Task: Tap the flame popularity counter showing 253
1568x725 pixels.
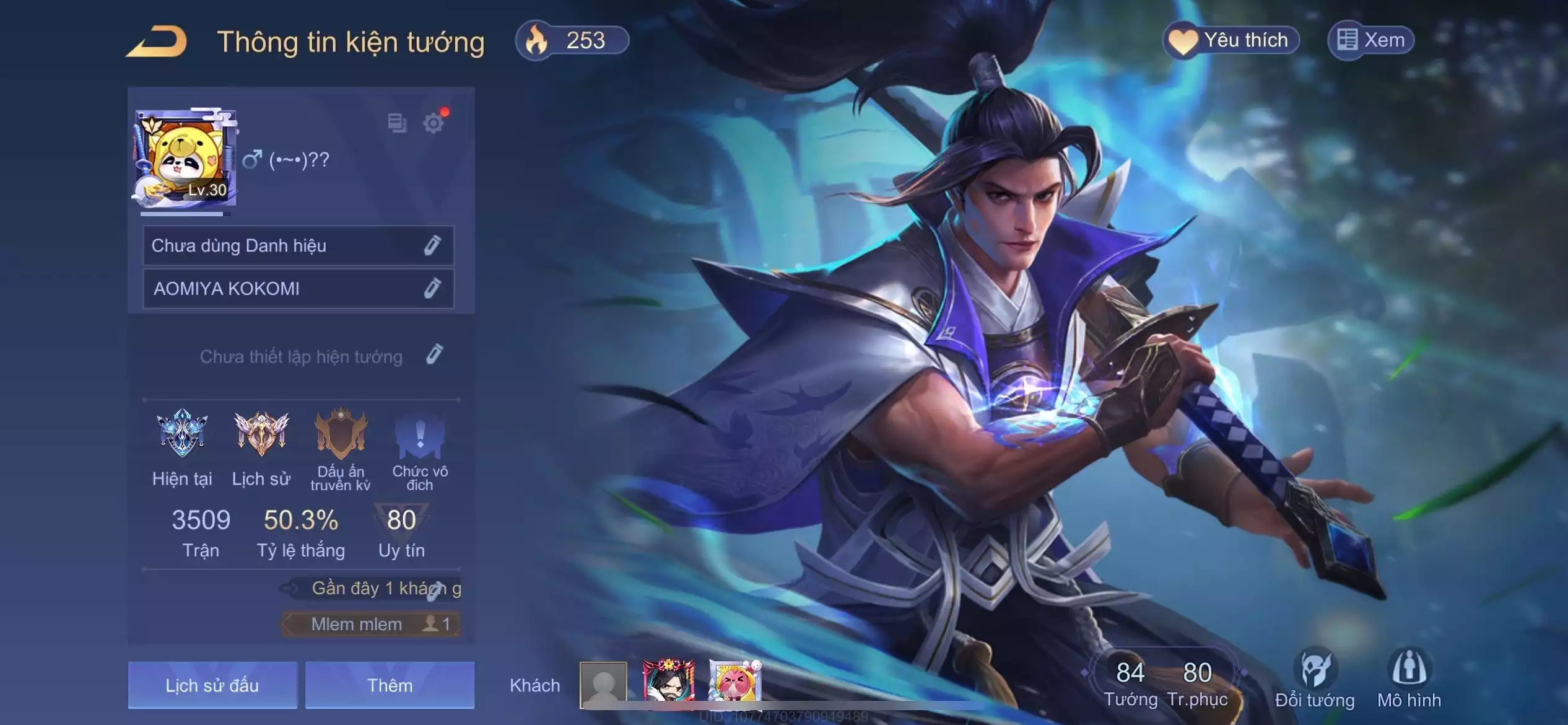Action: (x=572, y=41)
